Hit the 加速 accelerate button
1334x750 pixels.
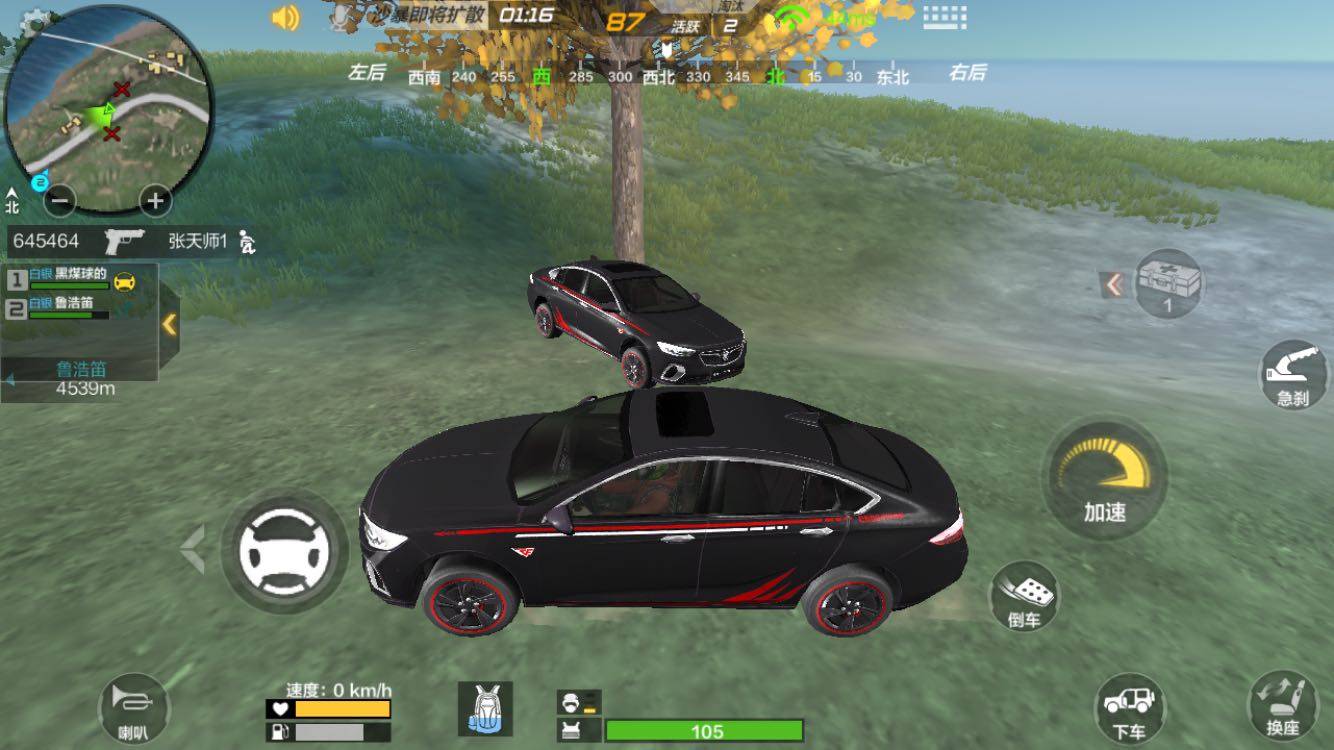click(x=1104, y=480)
